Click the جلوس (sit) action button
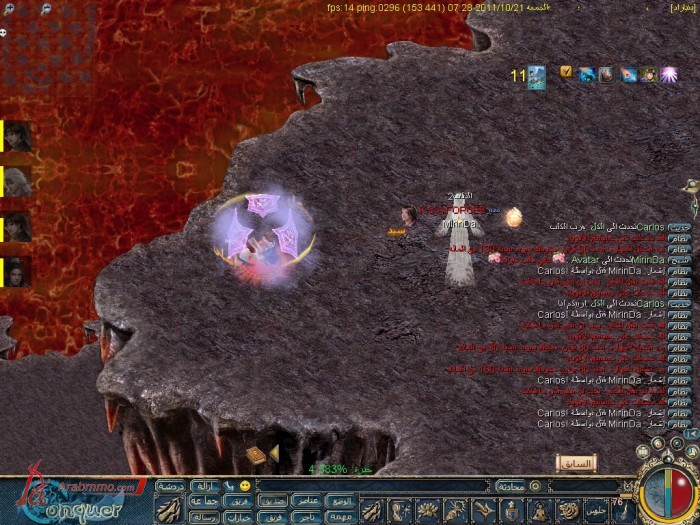This screenshot has height=525, width=700. click(x=598, y=510)
